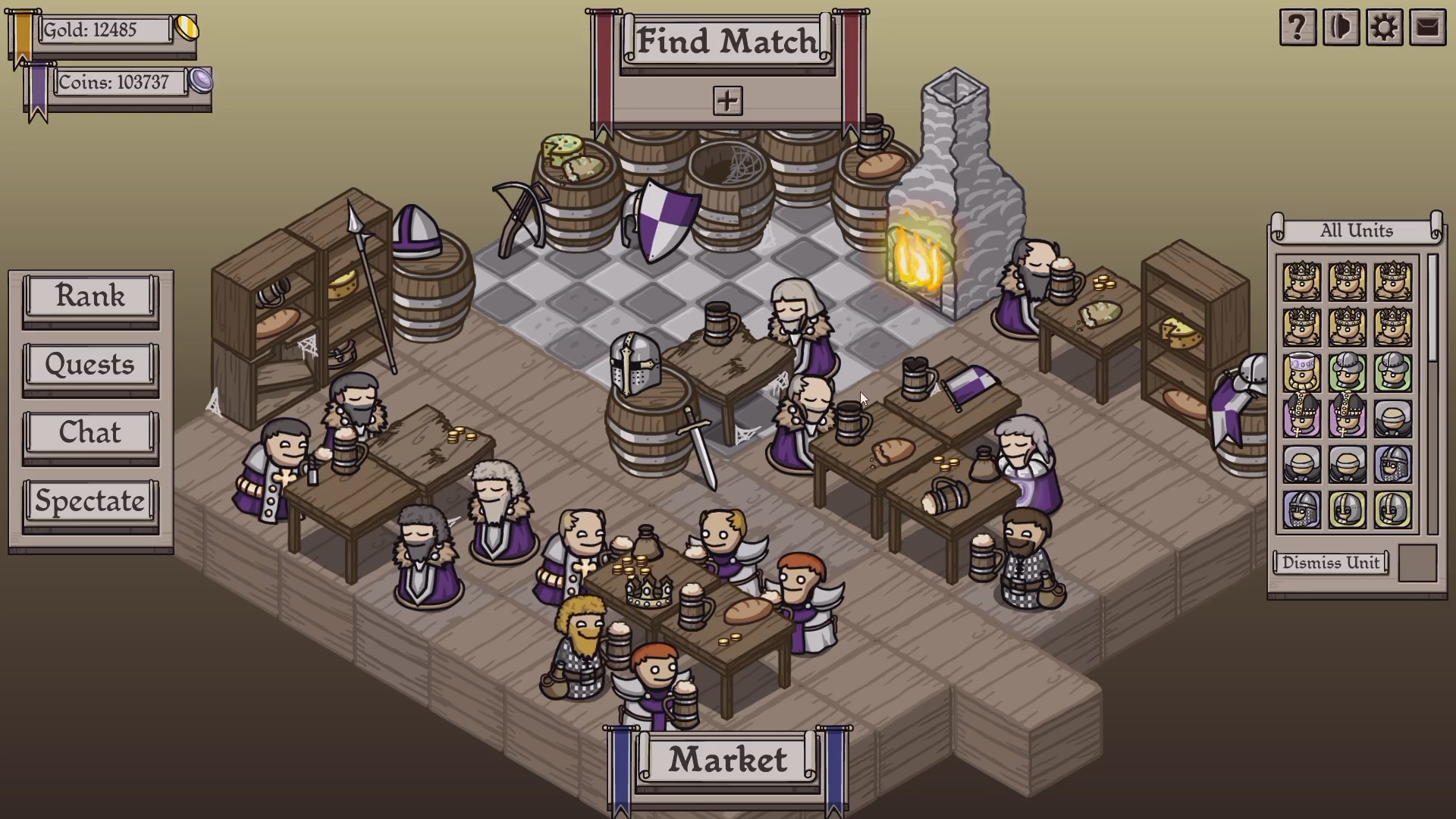Image resolution: width=1456 pixels, height=819 pixels.
Task: Select the gray hooded monk unit portrait
Action: (1393, 419)
